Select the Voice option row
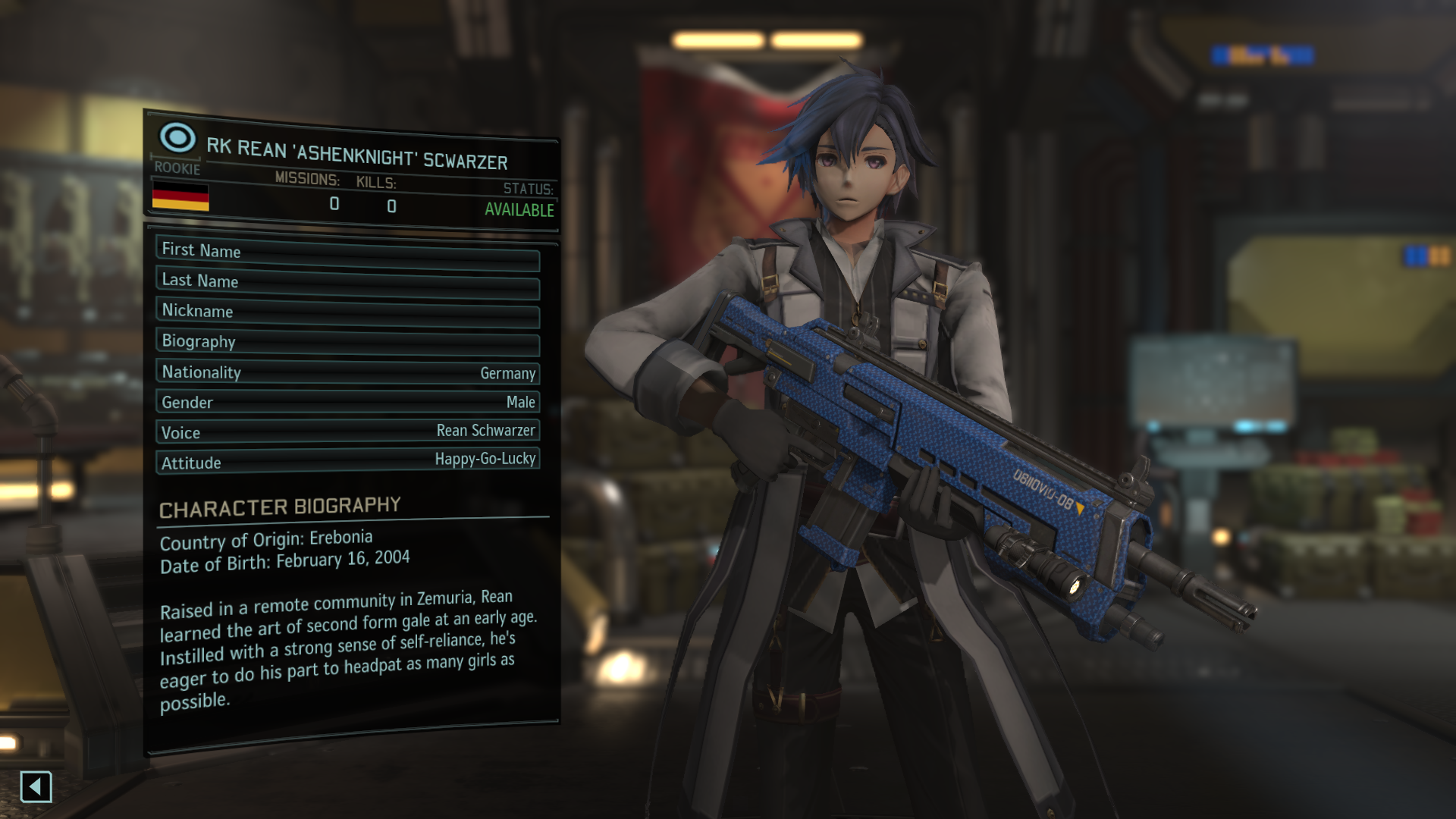Viewport: 1456px width, 819px height. pos(347,431)
